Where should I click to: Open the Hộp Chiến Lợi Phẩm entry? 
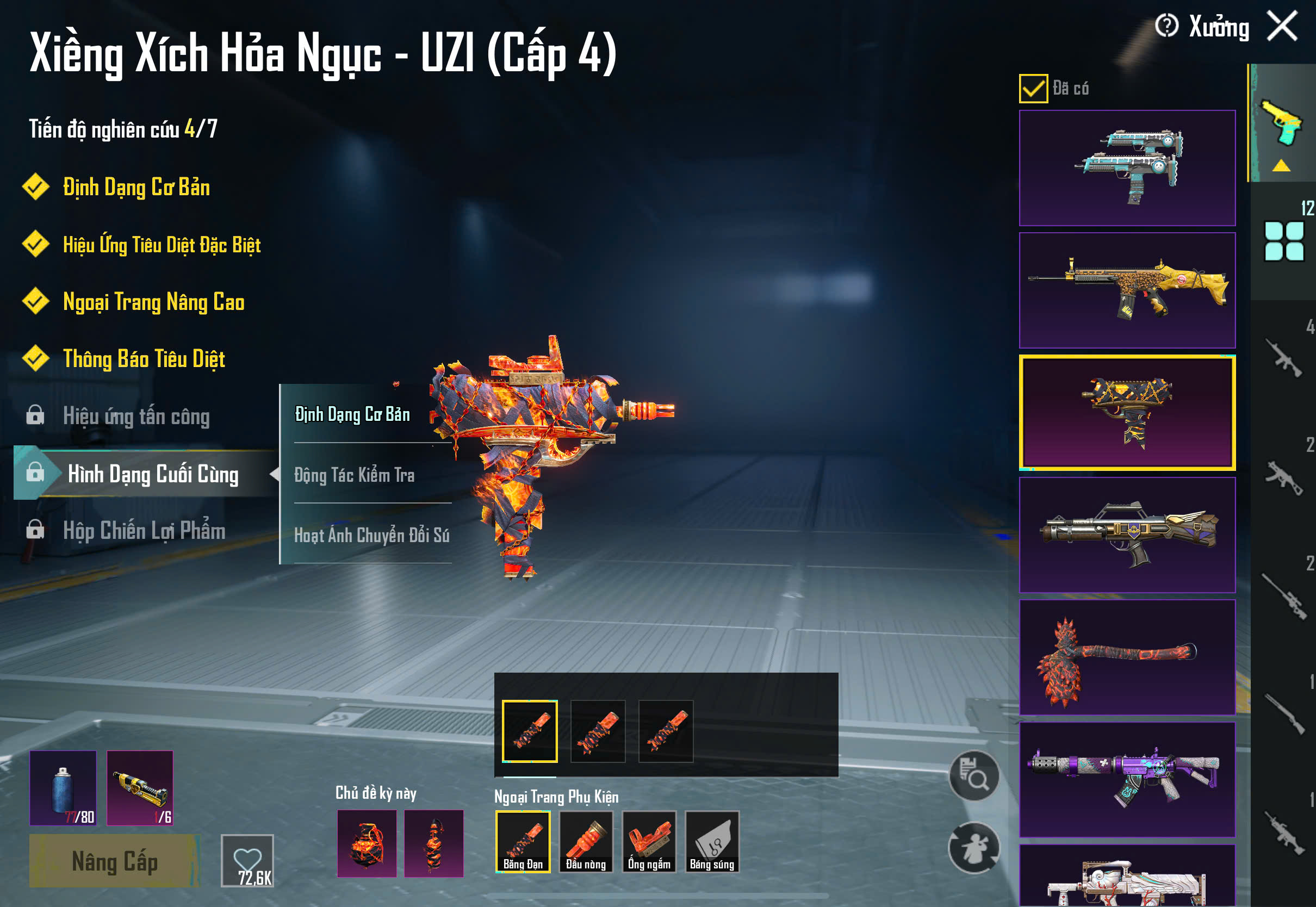tap(144, 530)
